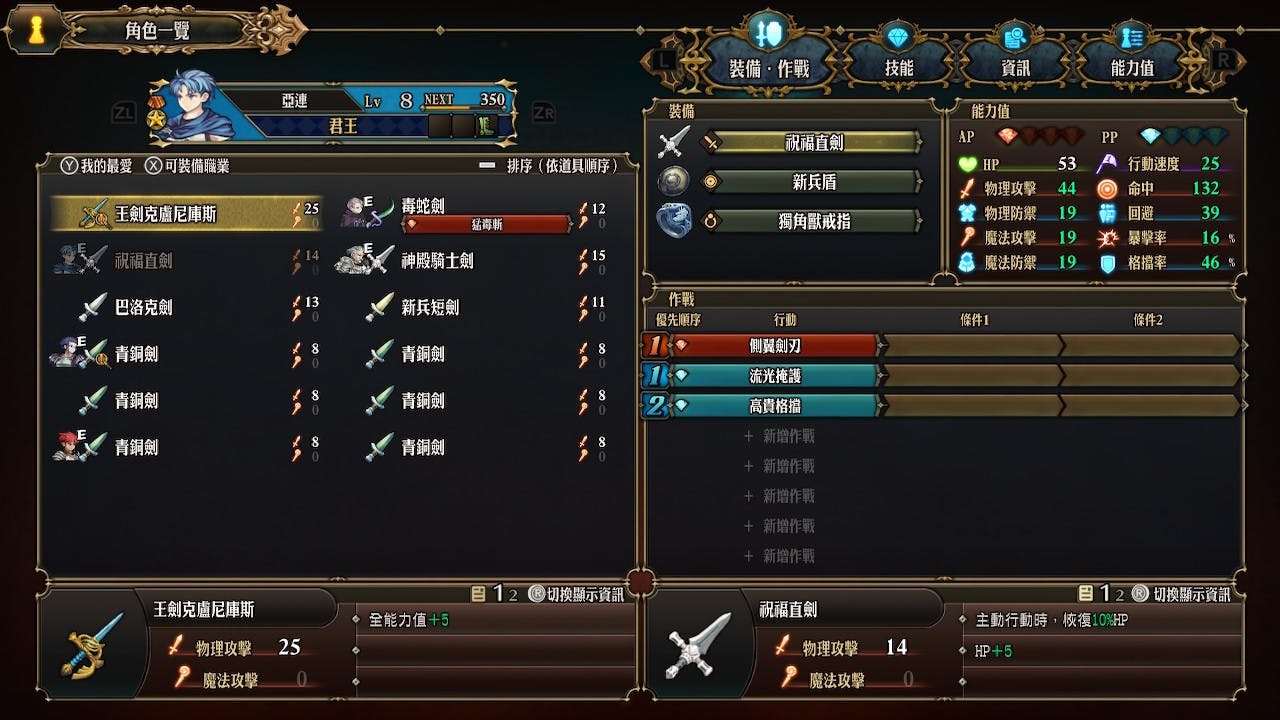Select the 獨角獸戒指 accessory slot
Screen dimensions: 1280x720
[812, 221]
